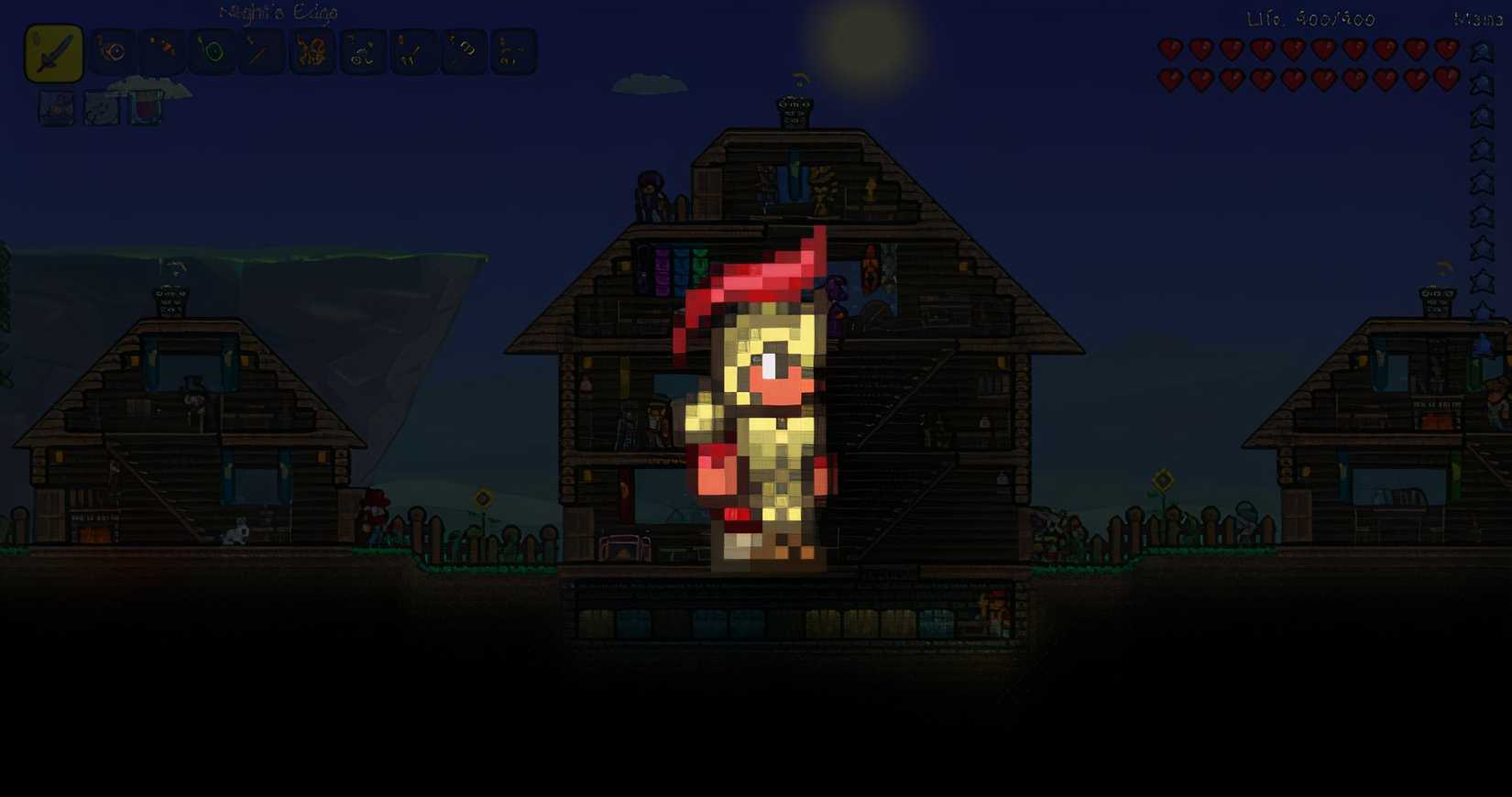The width and height of the screenshot is (1512, 797).
Task: Select the flaming item in hotbar slot six
Action: (x=310, y=51)
